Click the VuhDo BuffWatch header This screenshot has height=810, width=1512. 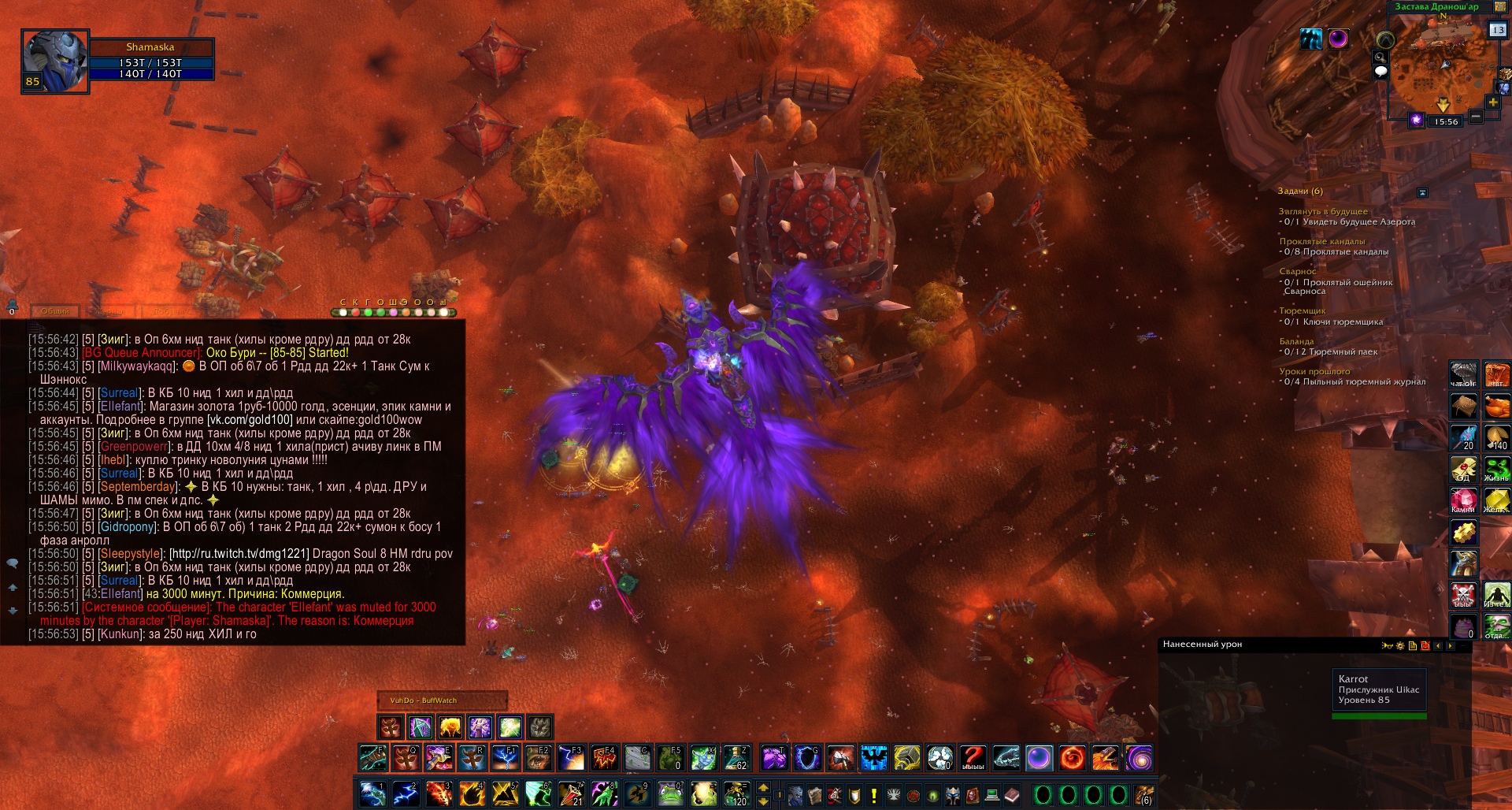click(423, 700)
